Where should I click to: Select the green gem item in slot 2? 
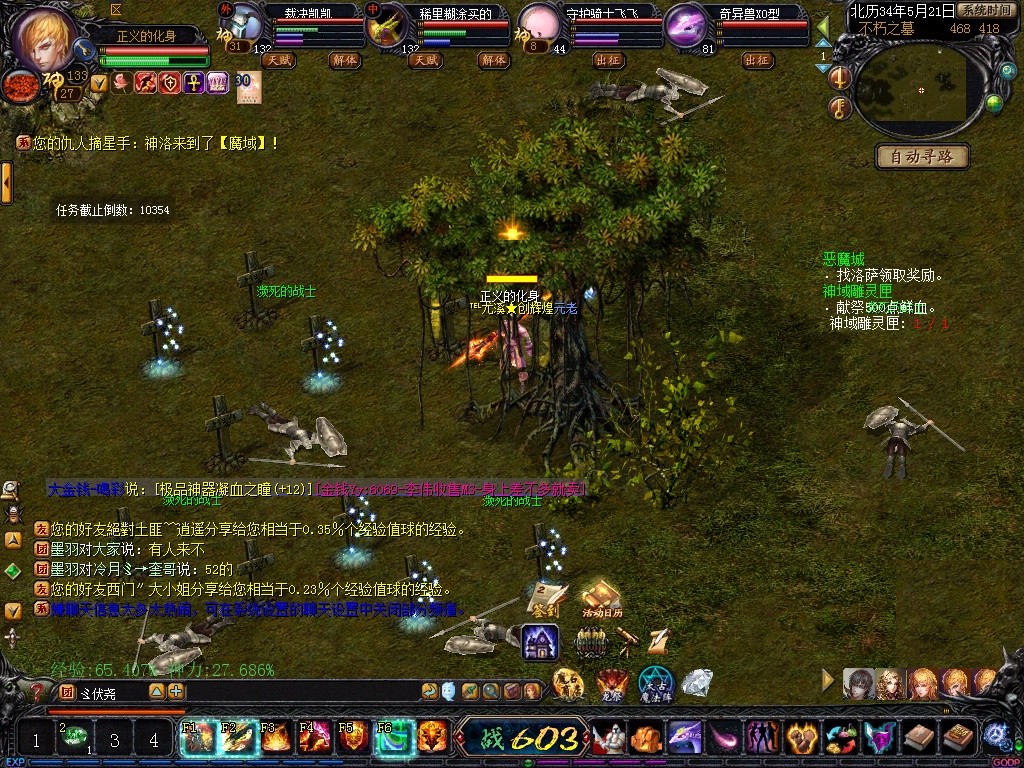[x=73, y=739]
